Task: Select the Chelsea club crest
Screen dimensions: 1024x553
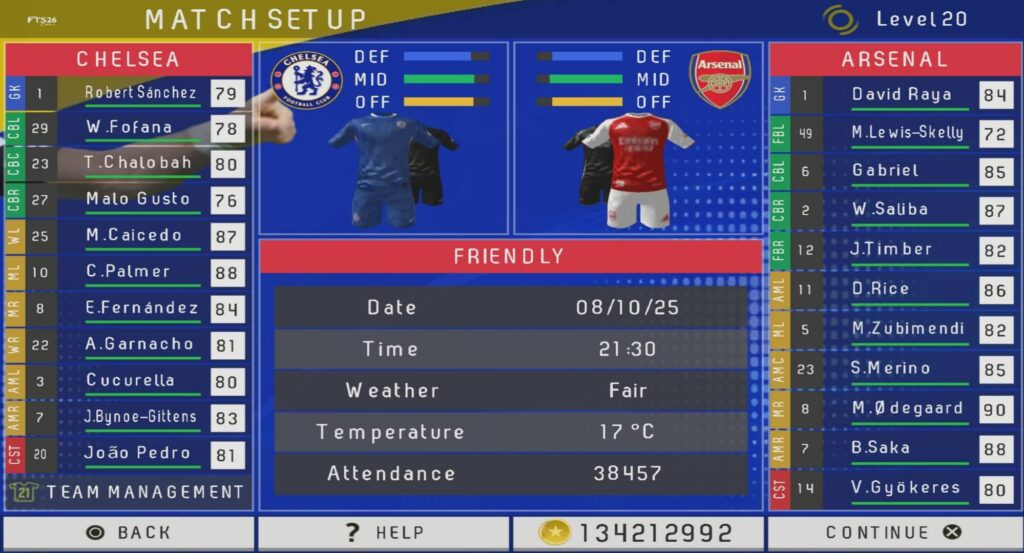Action: tap(307, 79)
